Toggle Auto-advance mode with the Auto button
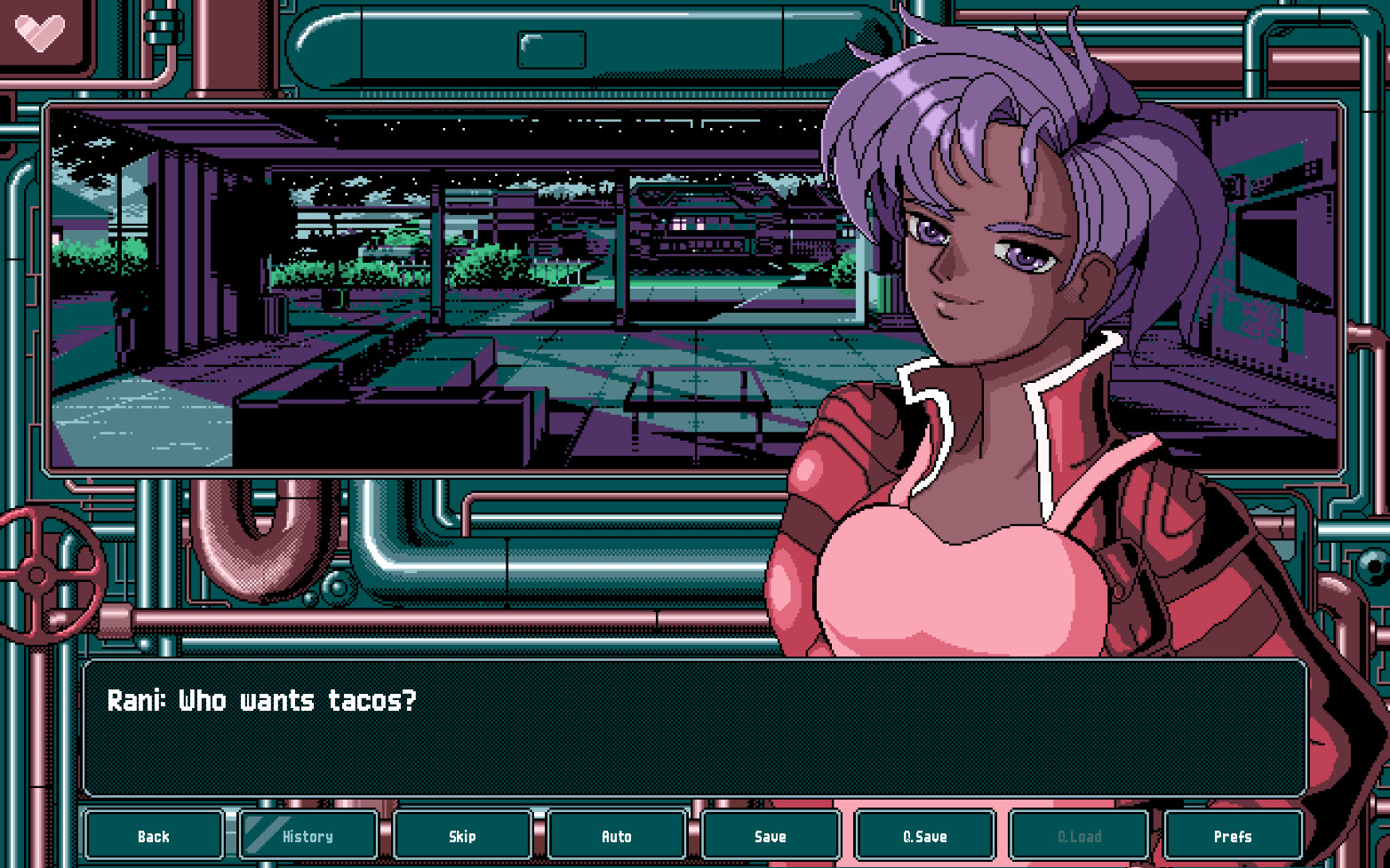1390x868 pixels. [616, 835]
